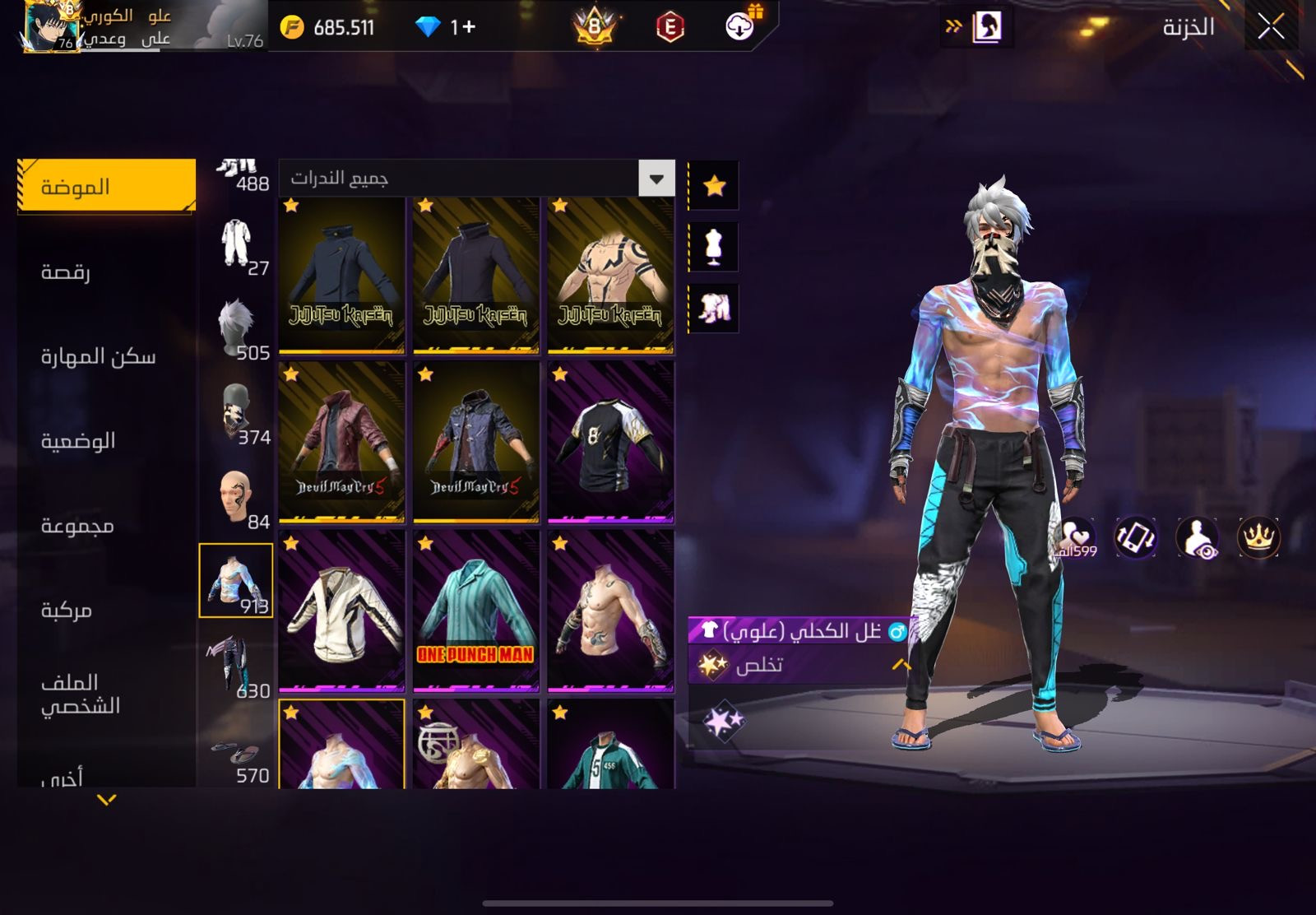The image size is (1316, 915).
Task: Switch to the مركبة (Vehicle) tab
Action: pyautogui.click(x=67, y=610)
